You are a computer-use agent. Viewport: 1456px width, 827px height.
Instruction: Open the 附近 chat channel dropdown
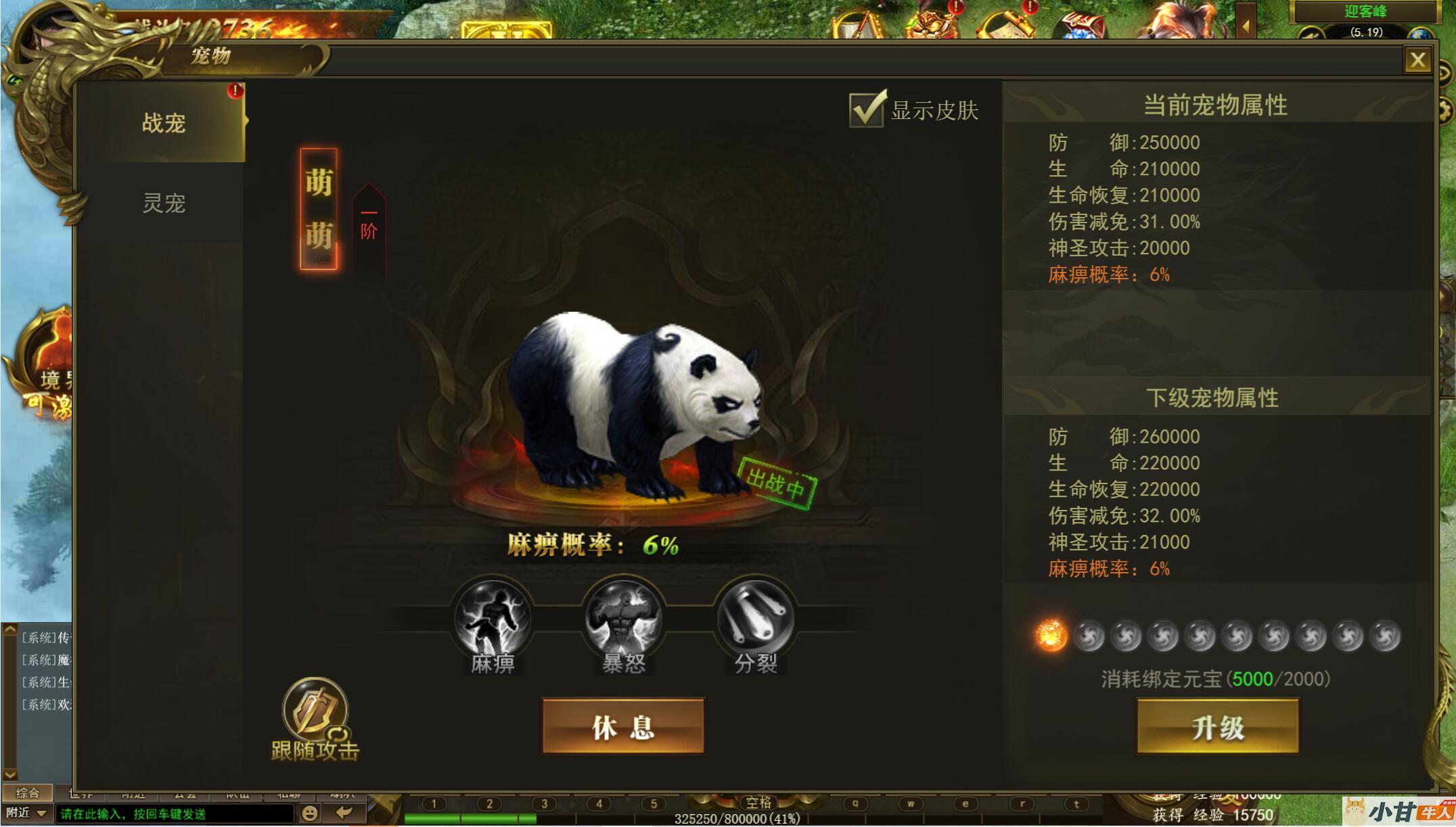coord(26,813)
